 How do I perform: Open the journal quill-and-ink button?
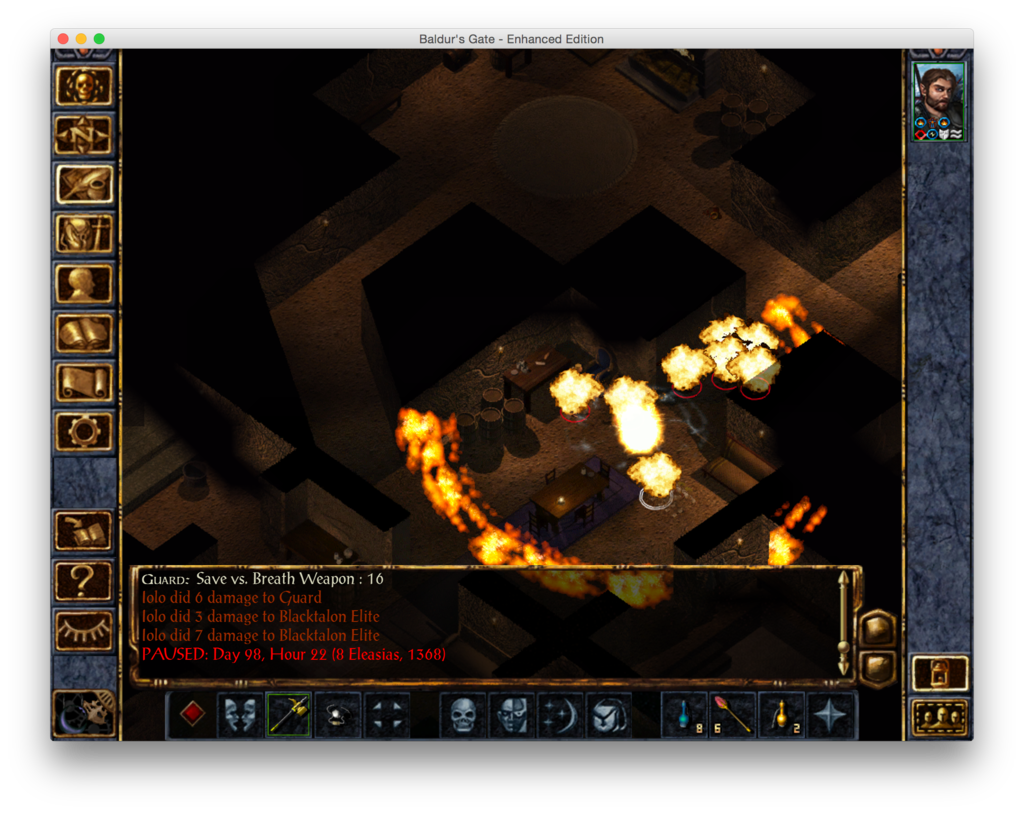click(84, 184)
